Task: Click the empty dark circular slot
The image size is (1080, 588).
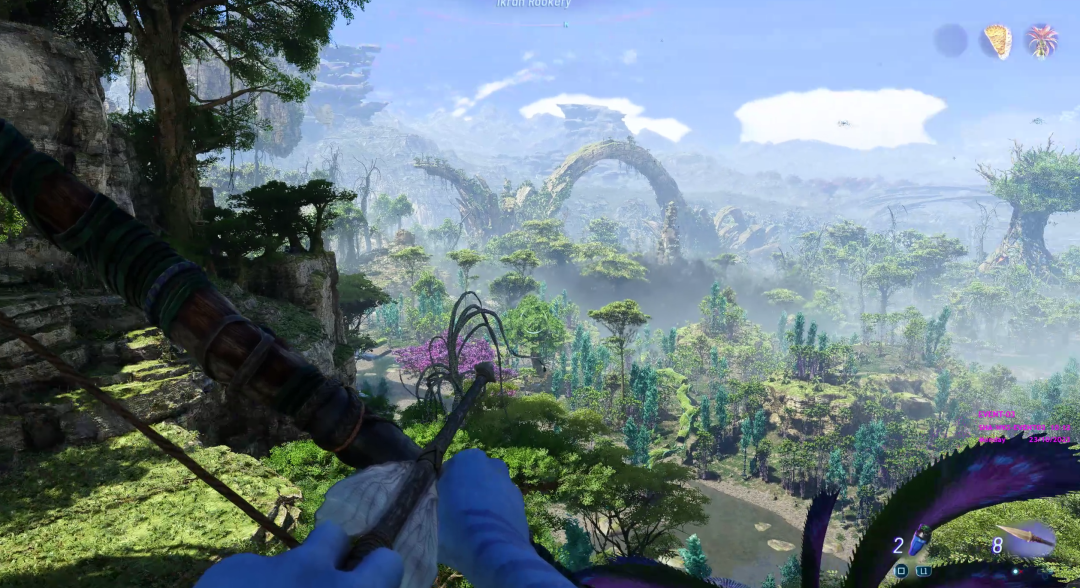Action: (x=950, y=41)
